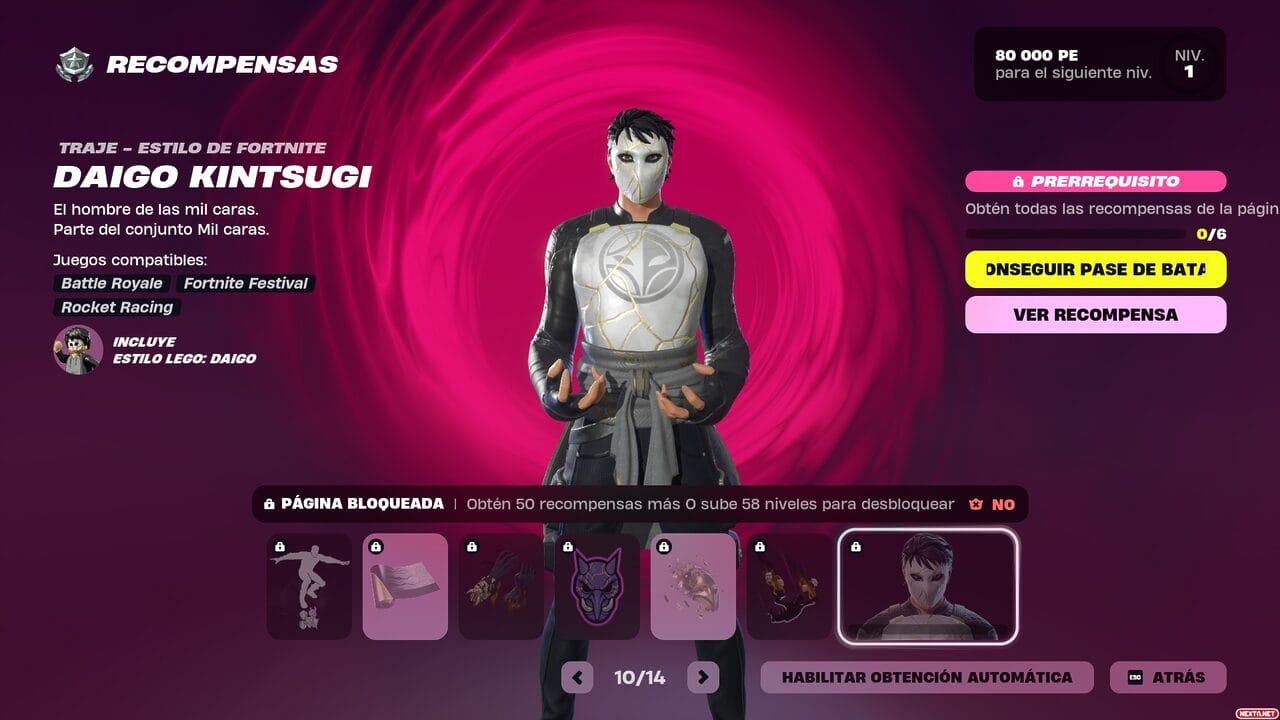Choose the locked clawed gloves reward

click(x=501, y=586)
